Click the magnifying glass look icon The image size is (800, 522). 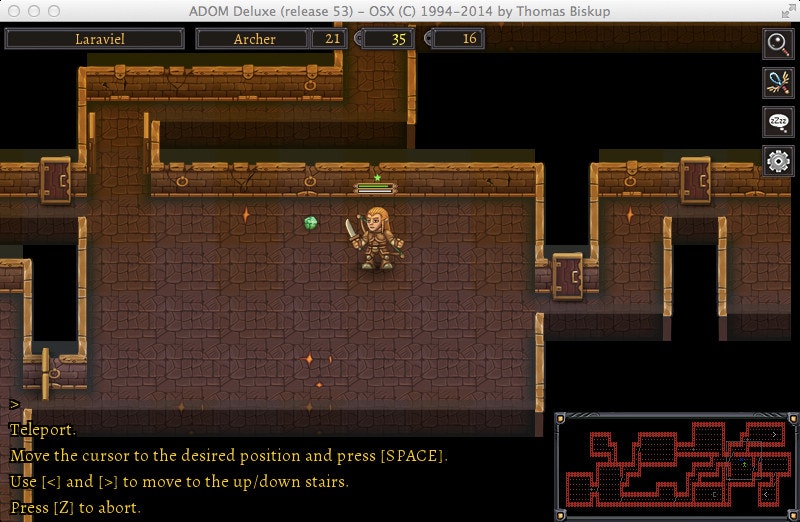pos(778,43)
